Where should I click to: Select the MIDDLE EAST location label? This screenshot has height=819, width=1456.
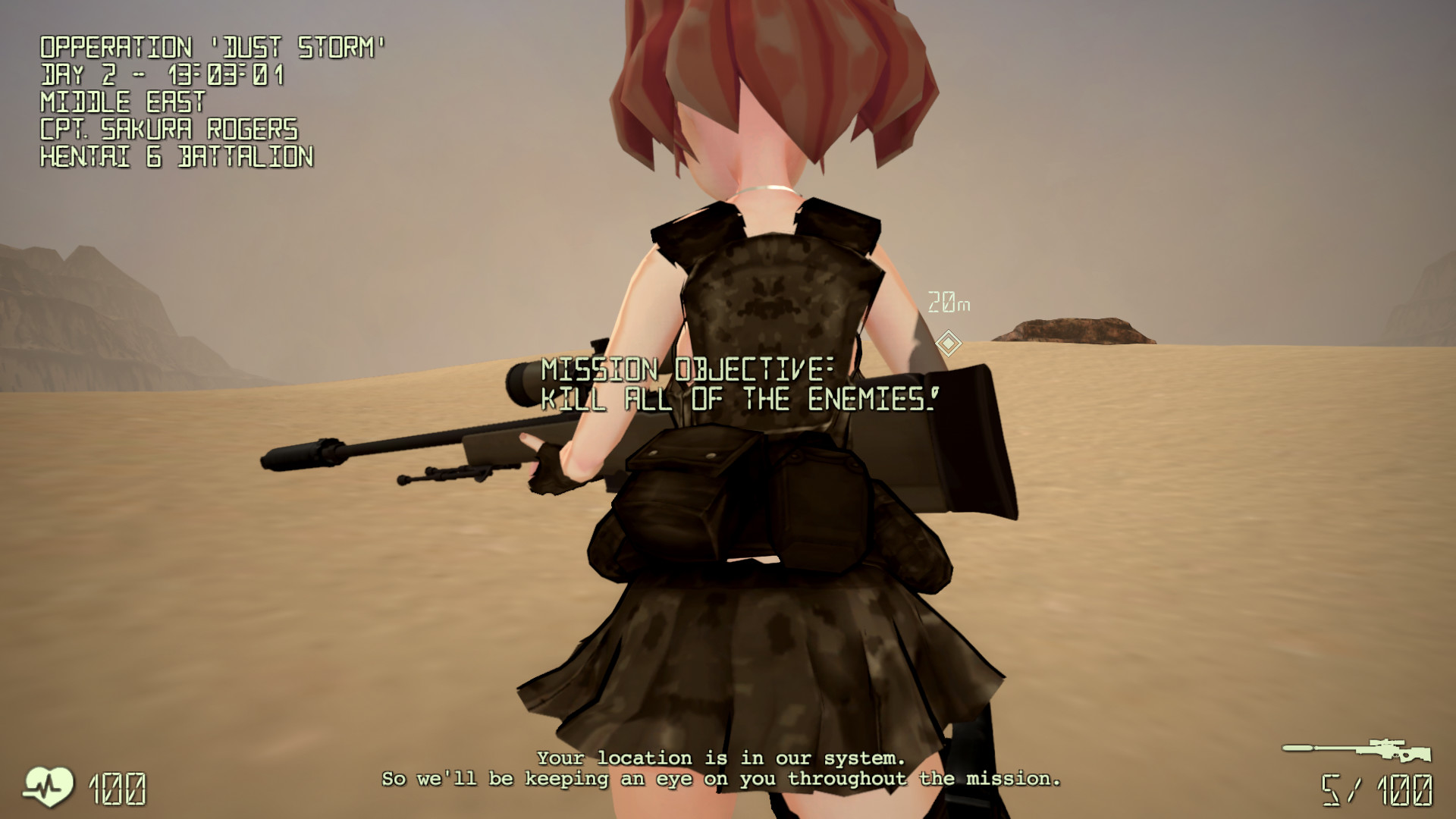coord(121,101)
